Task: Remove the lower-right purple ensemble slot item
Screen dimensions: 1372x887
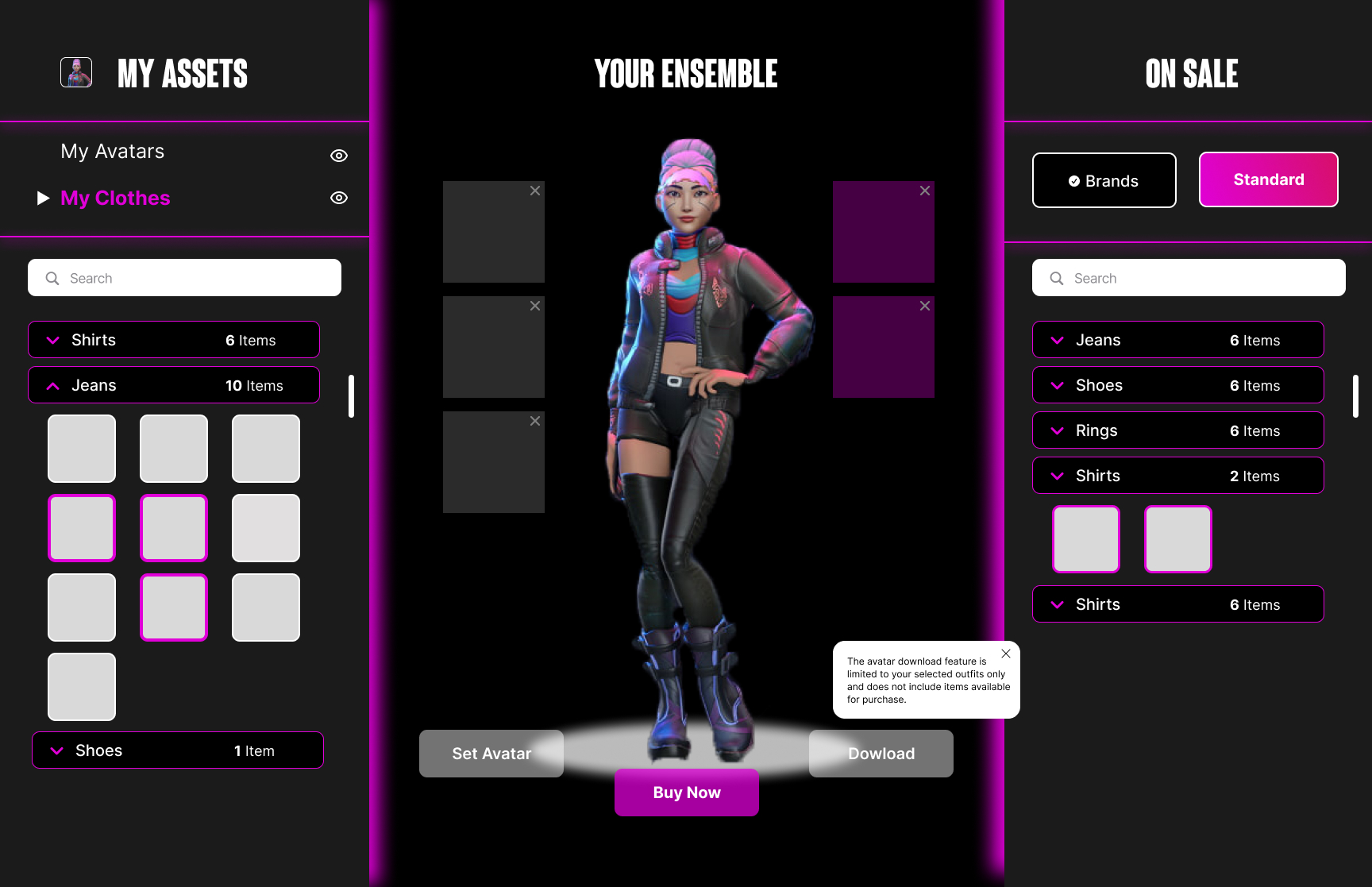Action: [924, 305]
